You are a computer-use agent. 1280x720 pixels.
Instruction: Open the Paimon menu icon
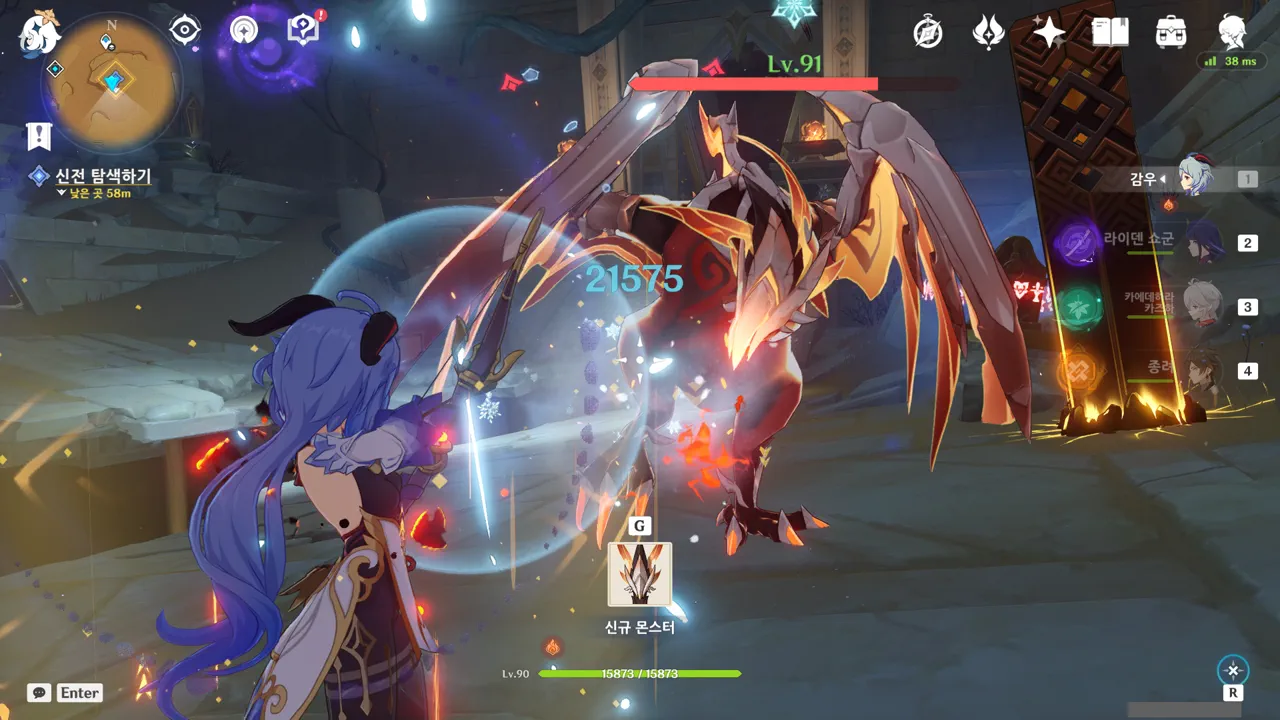(x=39, y=31)
